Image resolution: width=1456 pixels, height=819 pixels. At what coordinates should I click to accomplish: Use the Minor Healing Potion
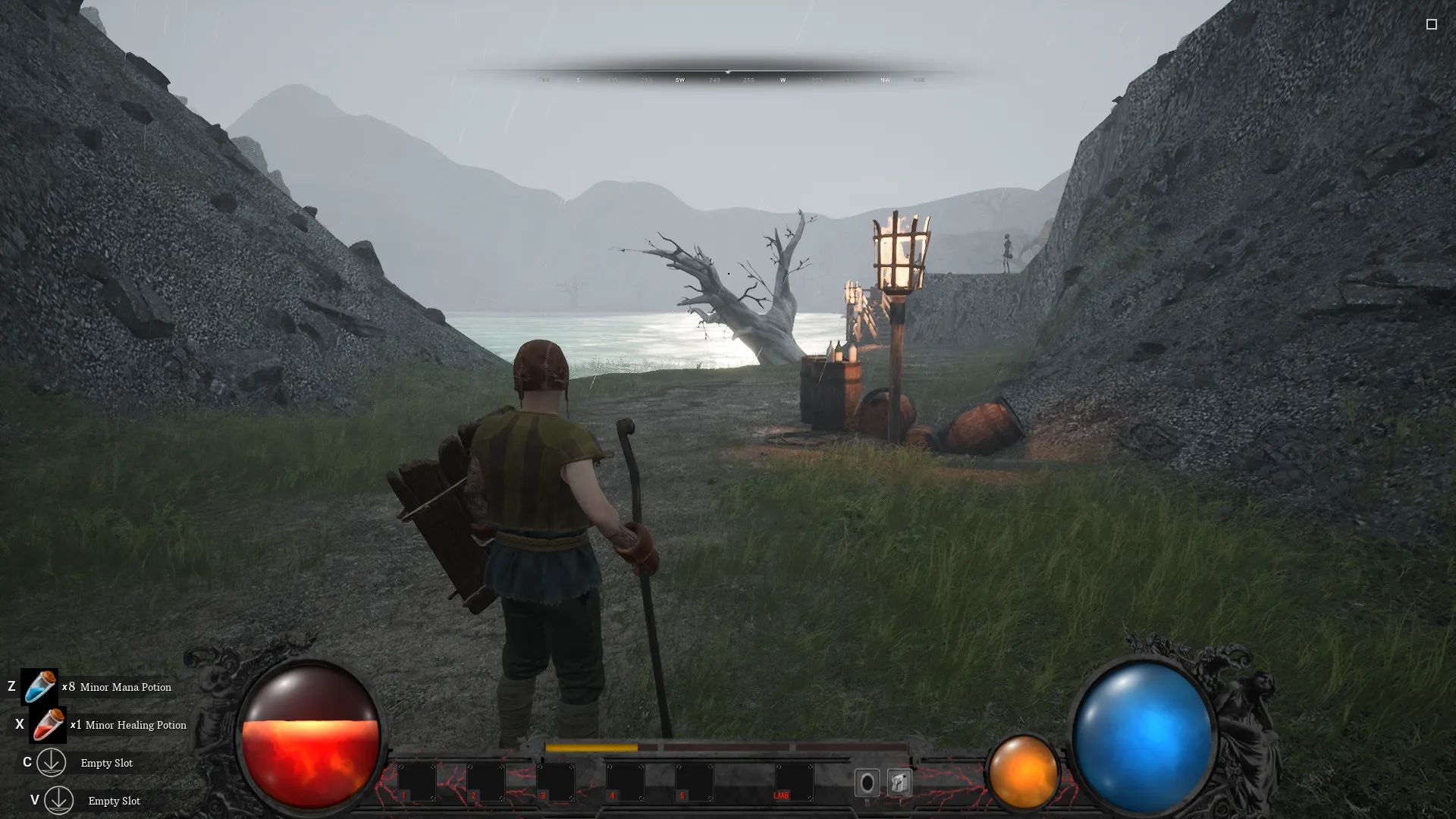point(49,725)
